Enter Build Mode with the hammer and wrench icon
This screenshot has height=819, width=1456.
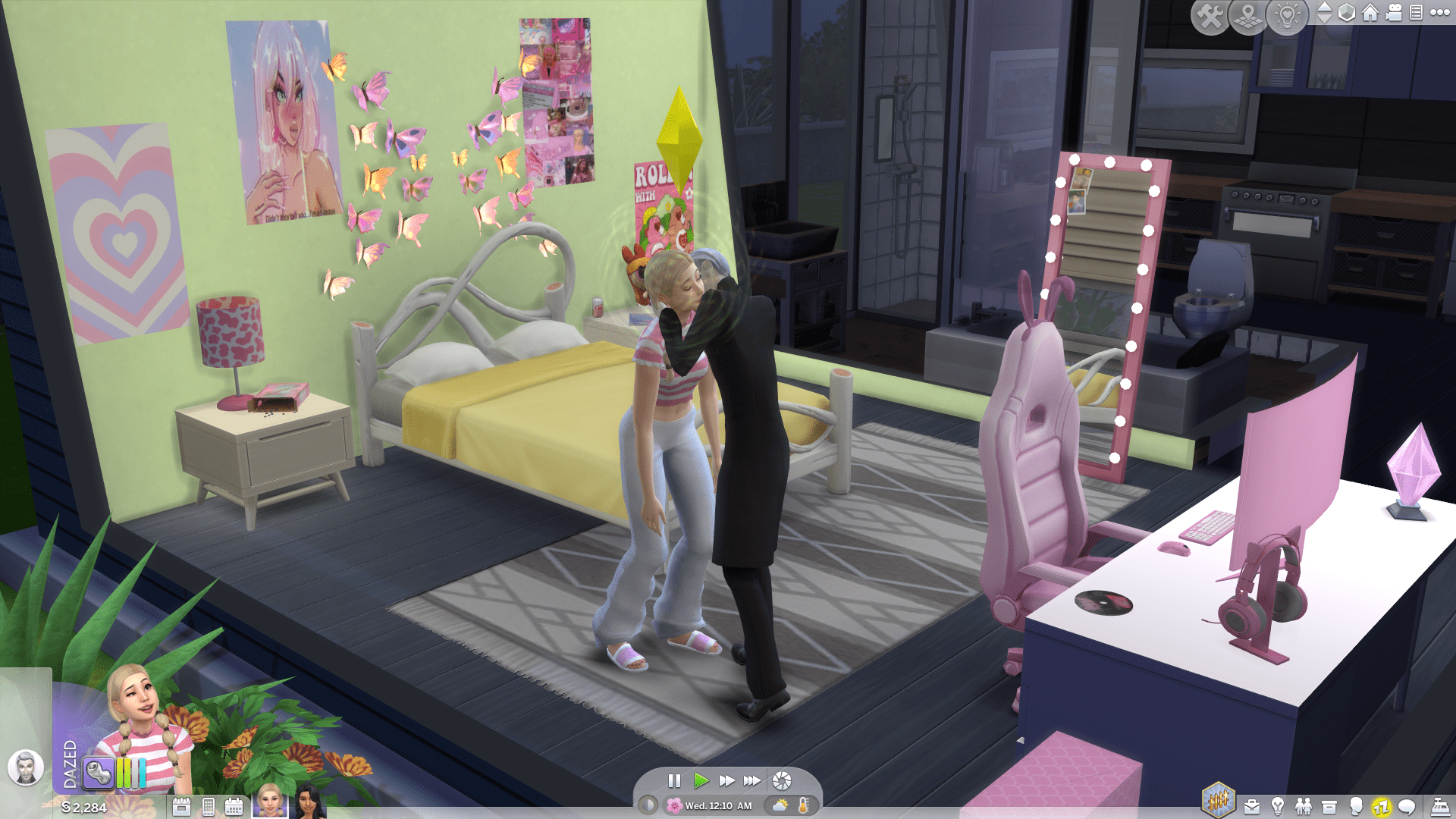pos(1211,14)
